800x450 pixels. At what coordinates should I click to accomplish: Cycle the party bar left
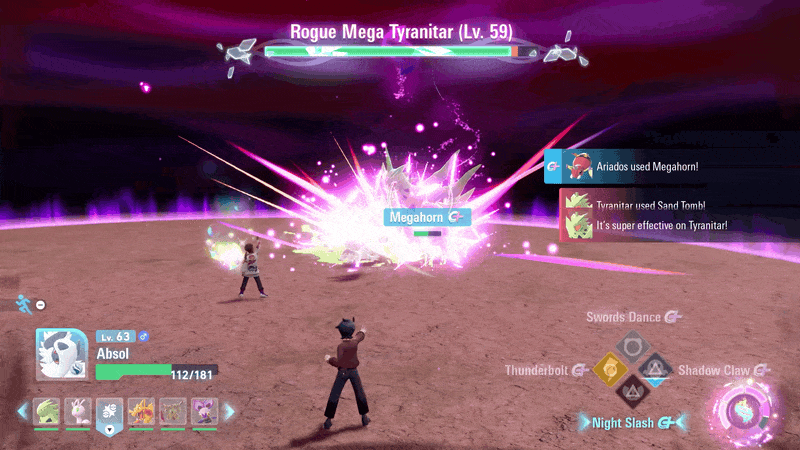(x=23, y=411)
